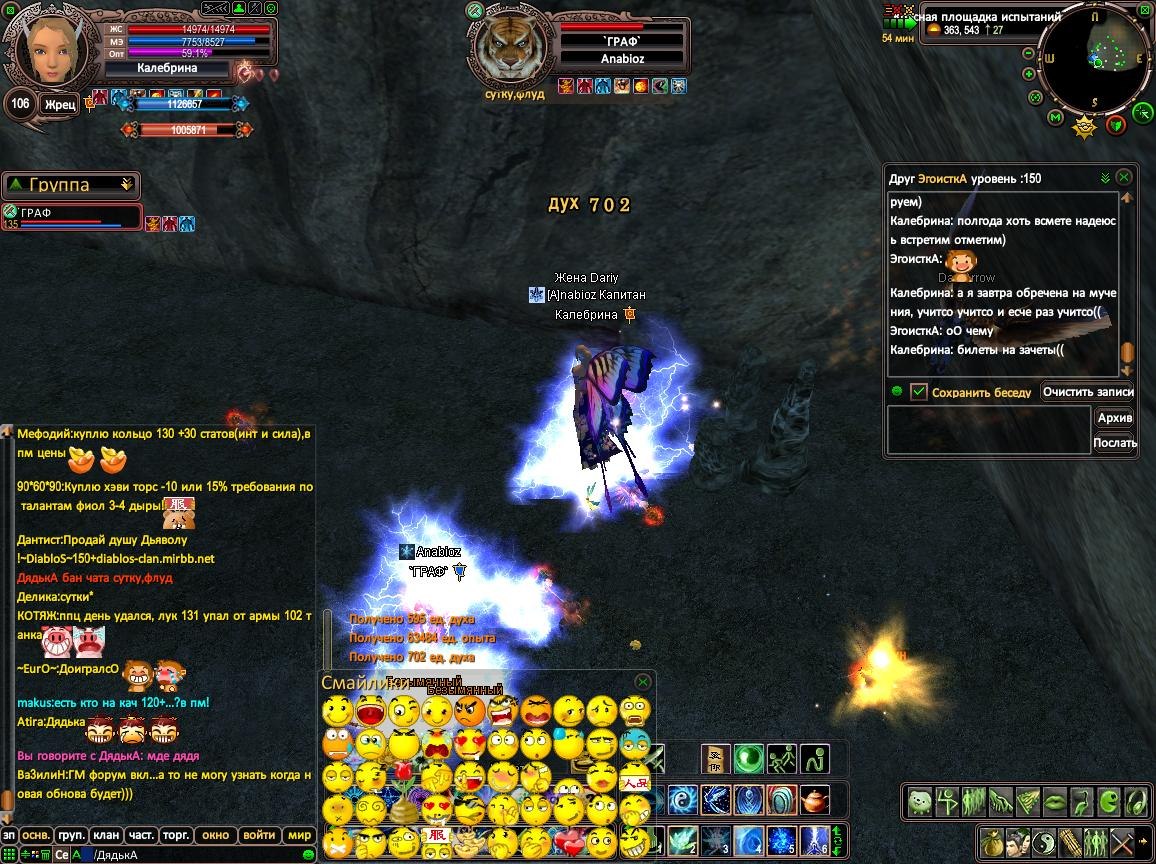The image size is (1156, 864).
Task: Close the friend chat window with ЭгоисткА
Action: (x=1124, y=177)
